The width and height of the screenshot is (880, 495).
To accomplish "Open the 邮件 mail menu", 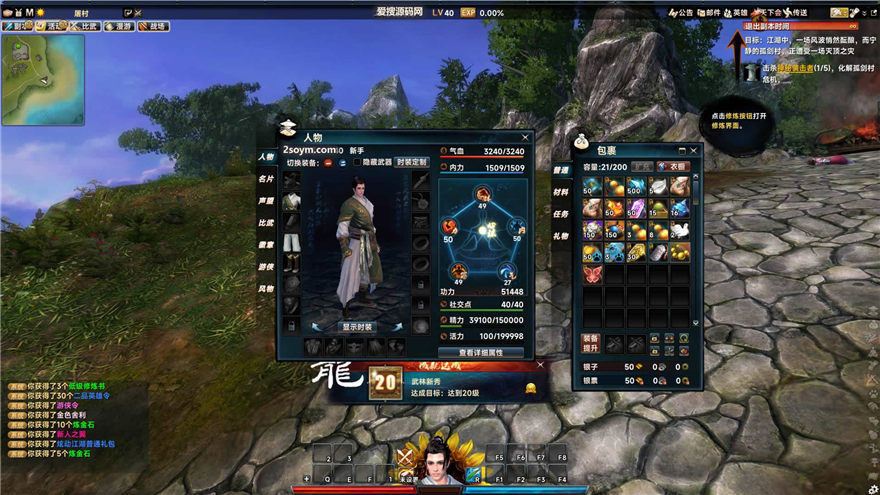I will (708, 13).
